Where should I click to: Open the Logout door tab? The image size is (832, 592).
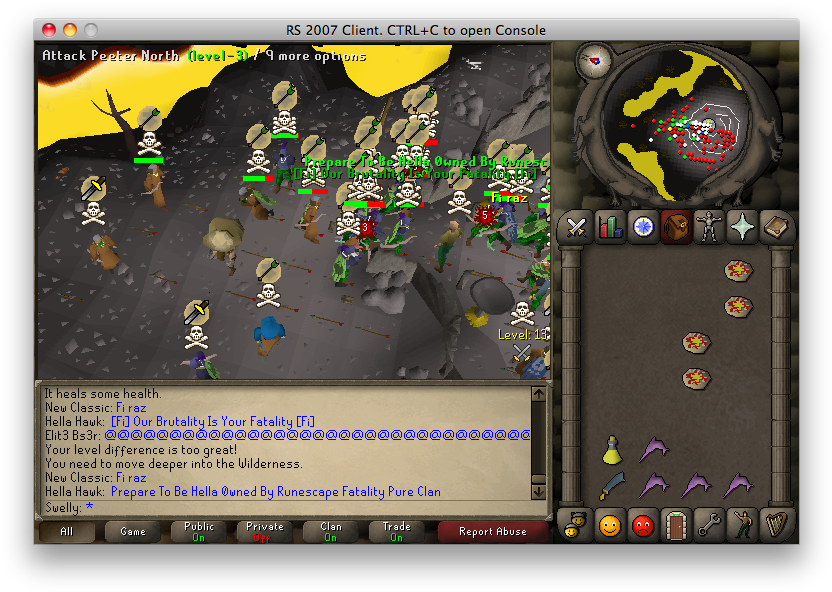pyautogui.click(x=676, y=523)
